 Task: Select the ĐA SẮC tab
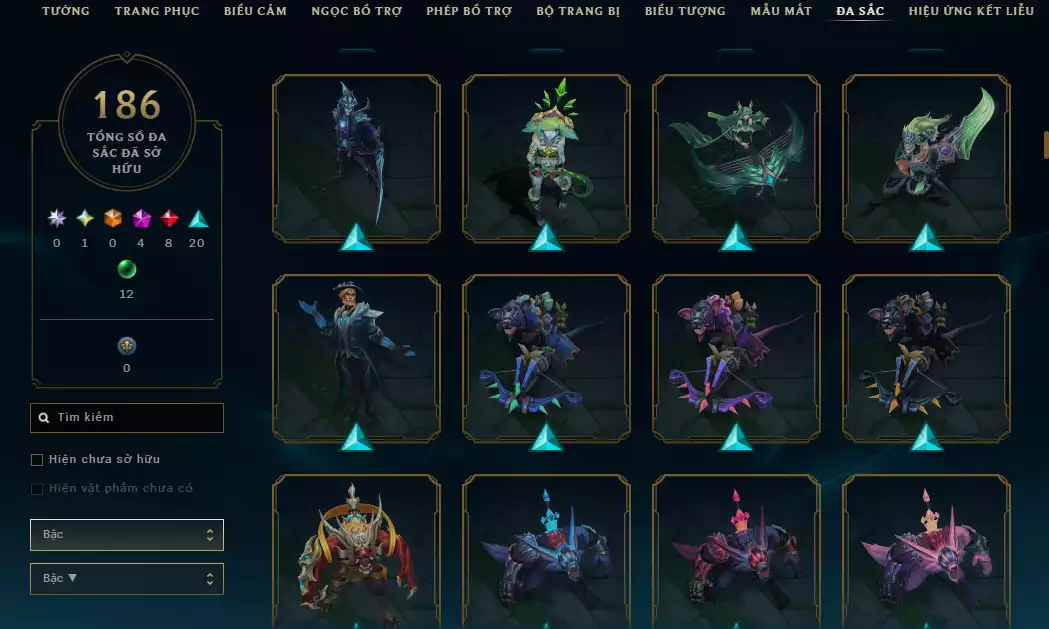click(860, 11)
